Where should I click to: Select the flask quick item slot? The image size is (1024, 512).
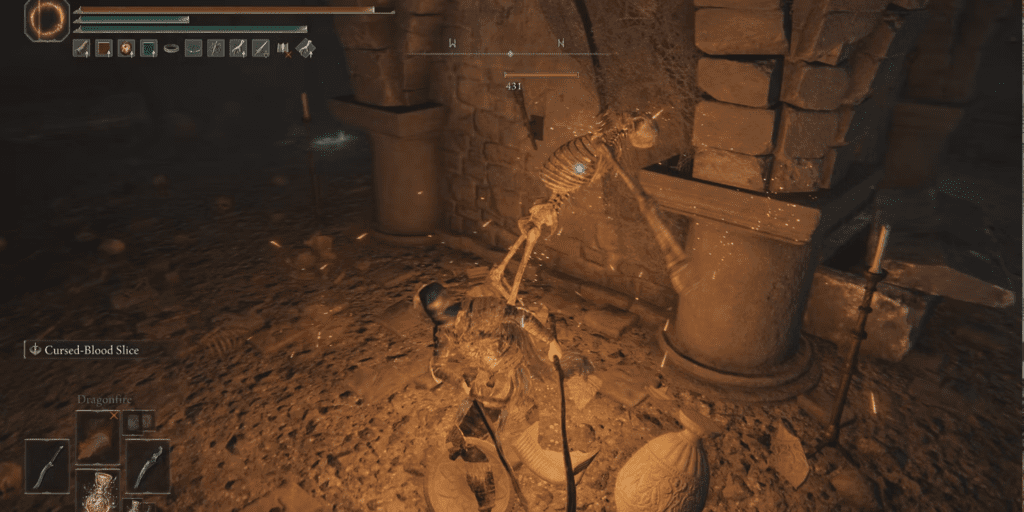tap(97, 491)
